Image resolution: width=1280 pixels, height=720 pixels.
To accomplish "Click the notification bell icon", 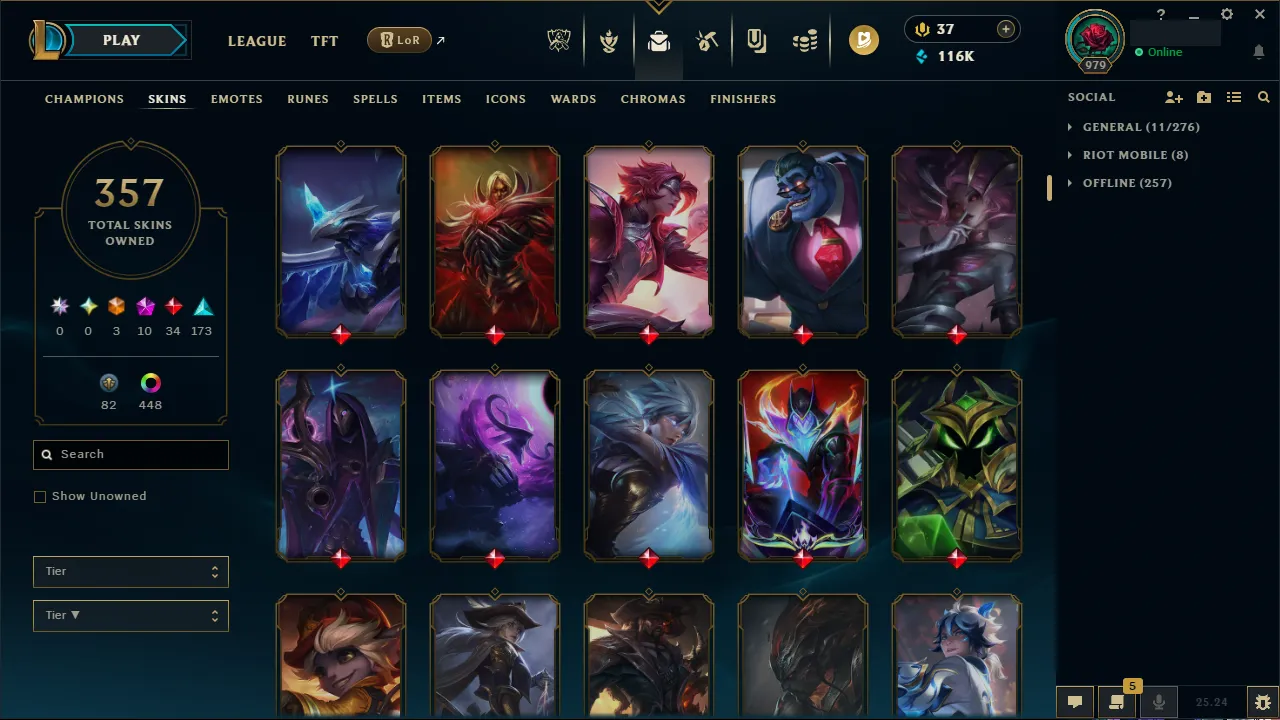I will tap(1258, 51).
